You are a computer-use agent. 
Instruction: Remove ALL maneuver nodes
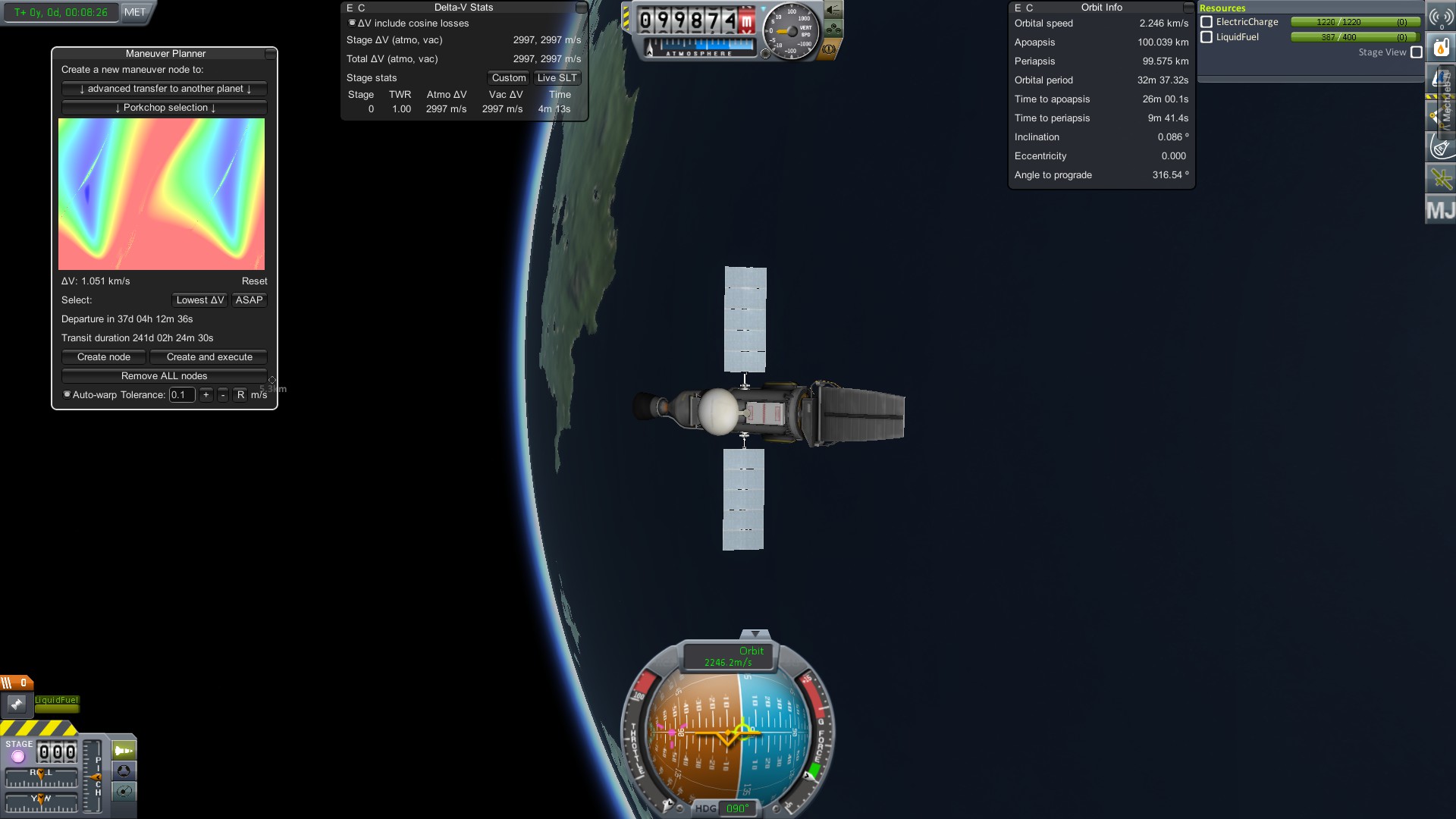tap(165, 376)
